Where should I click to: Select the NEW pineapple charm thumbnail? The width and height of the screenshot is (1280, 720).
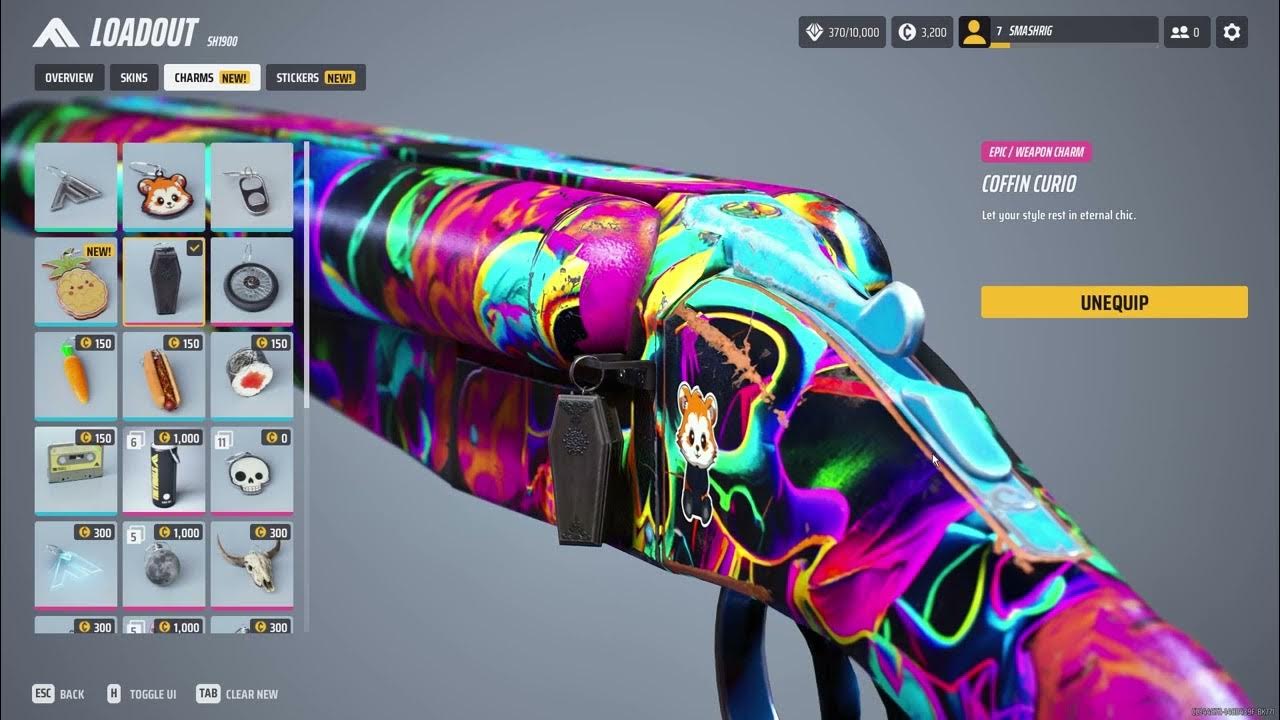point(75,281)
